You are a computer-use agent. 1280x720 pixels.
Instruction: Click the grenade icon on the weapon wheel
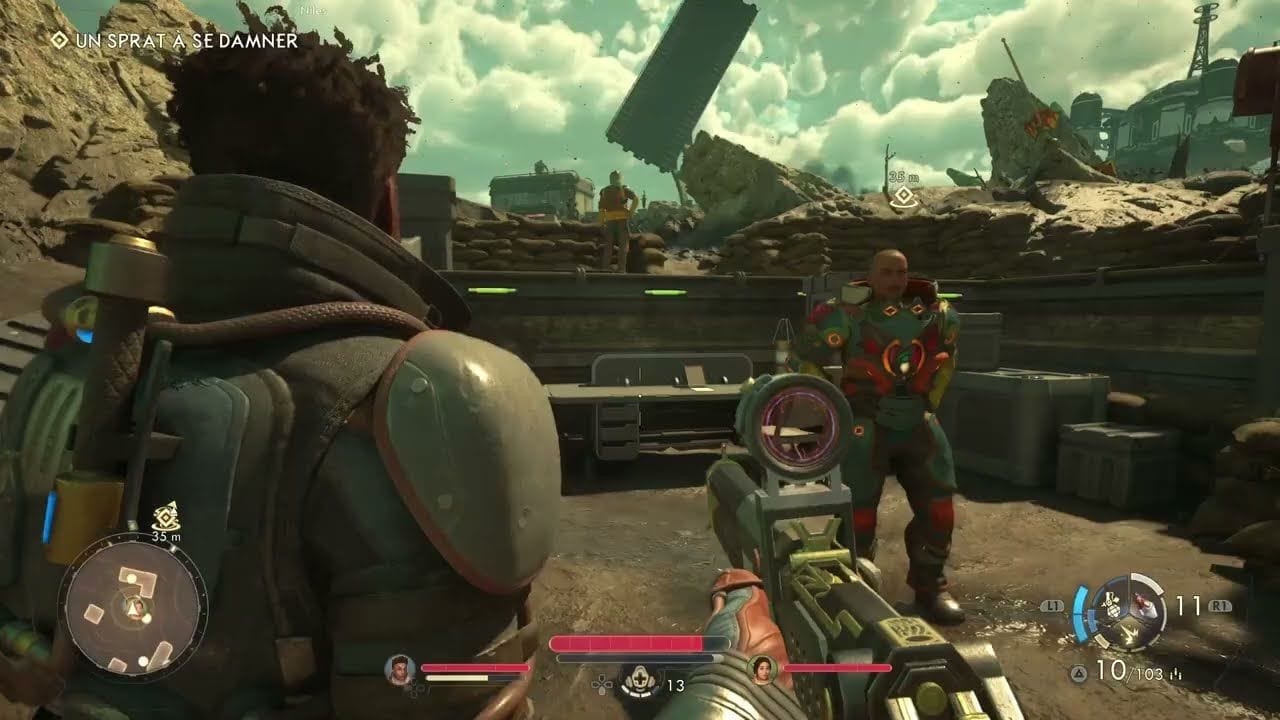[1112, 605]
